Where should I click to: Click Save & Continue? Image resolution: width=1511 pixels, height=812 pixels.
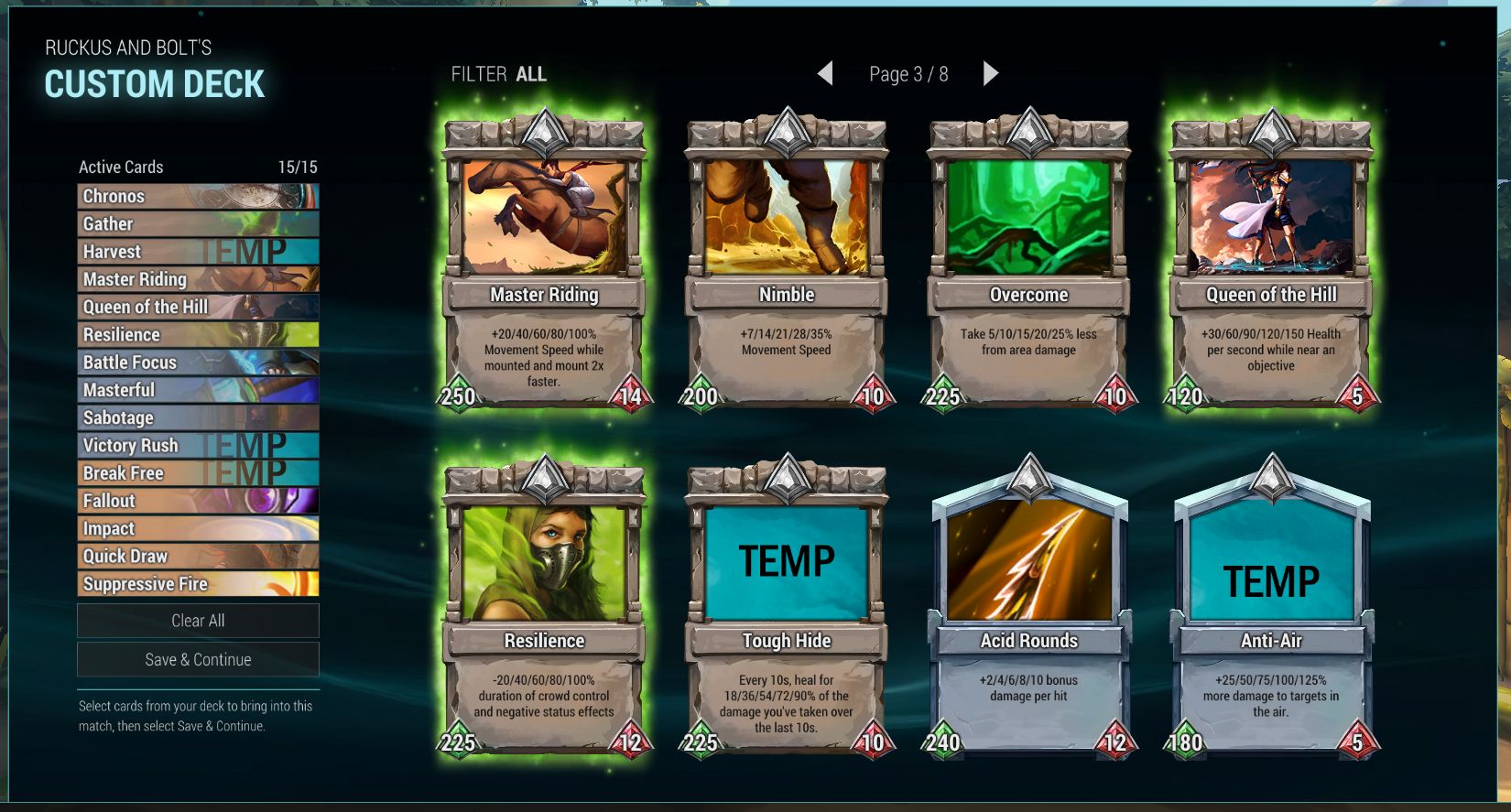point(198,660)
